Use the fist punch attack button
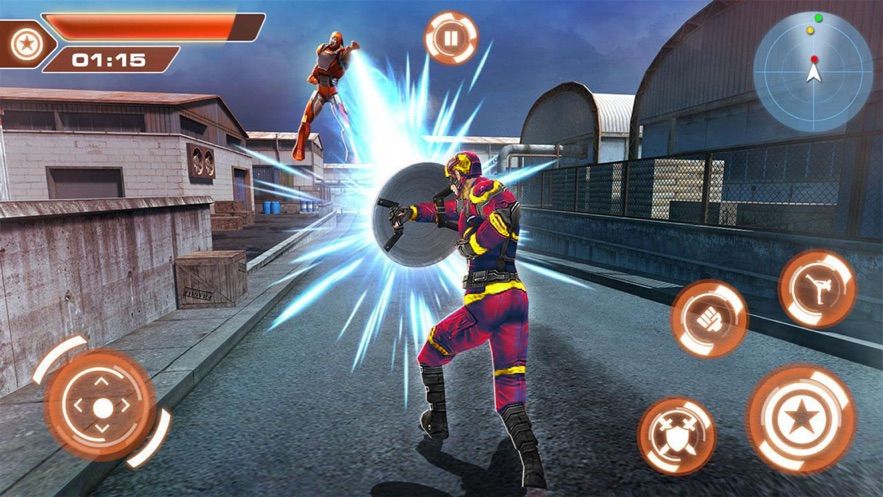Viewport: 883px width, 497px height. [709, 319]
